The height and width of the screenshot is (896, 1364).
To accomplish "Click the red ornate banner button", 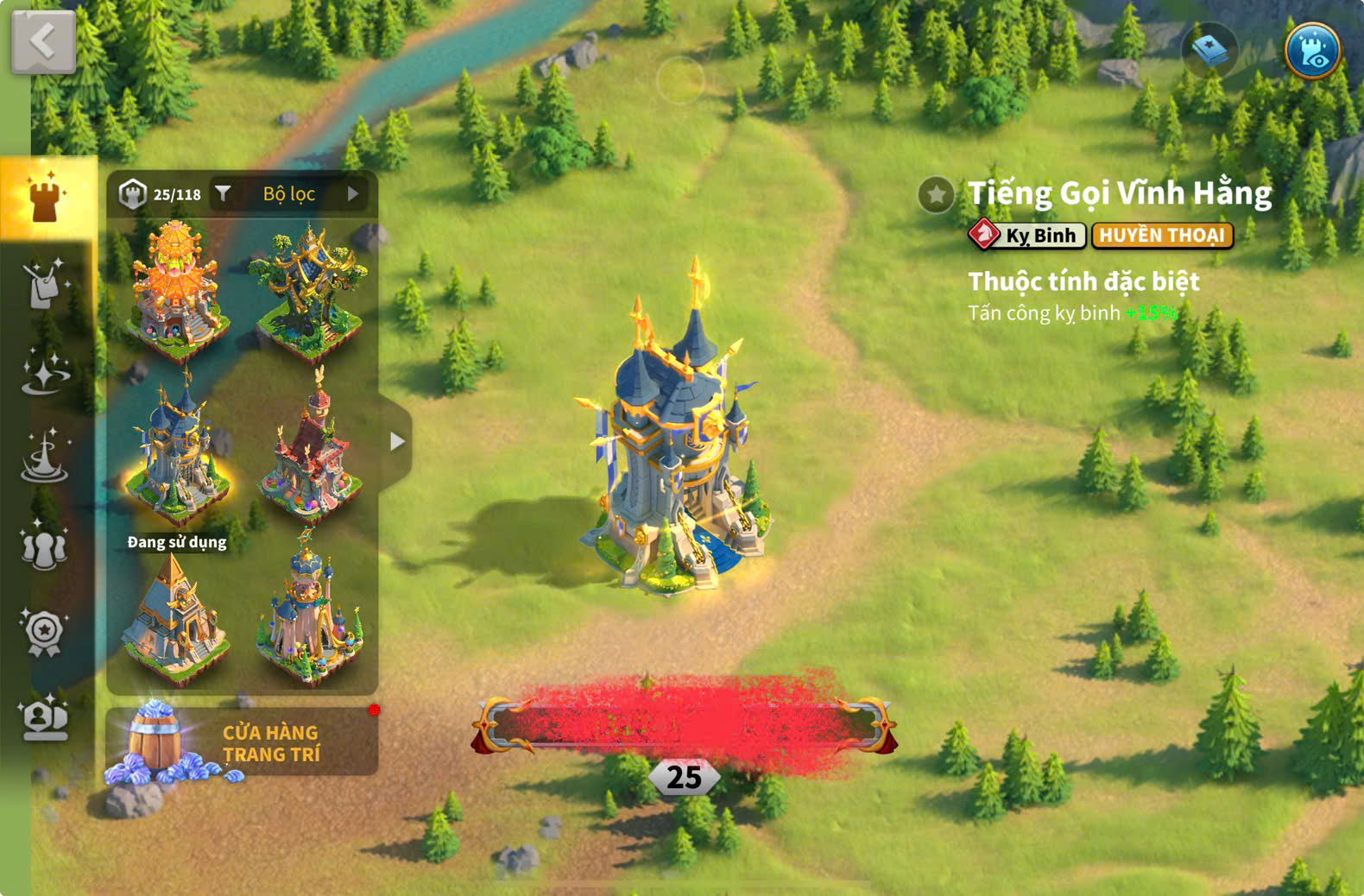I will (x=685, y=725).
